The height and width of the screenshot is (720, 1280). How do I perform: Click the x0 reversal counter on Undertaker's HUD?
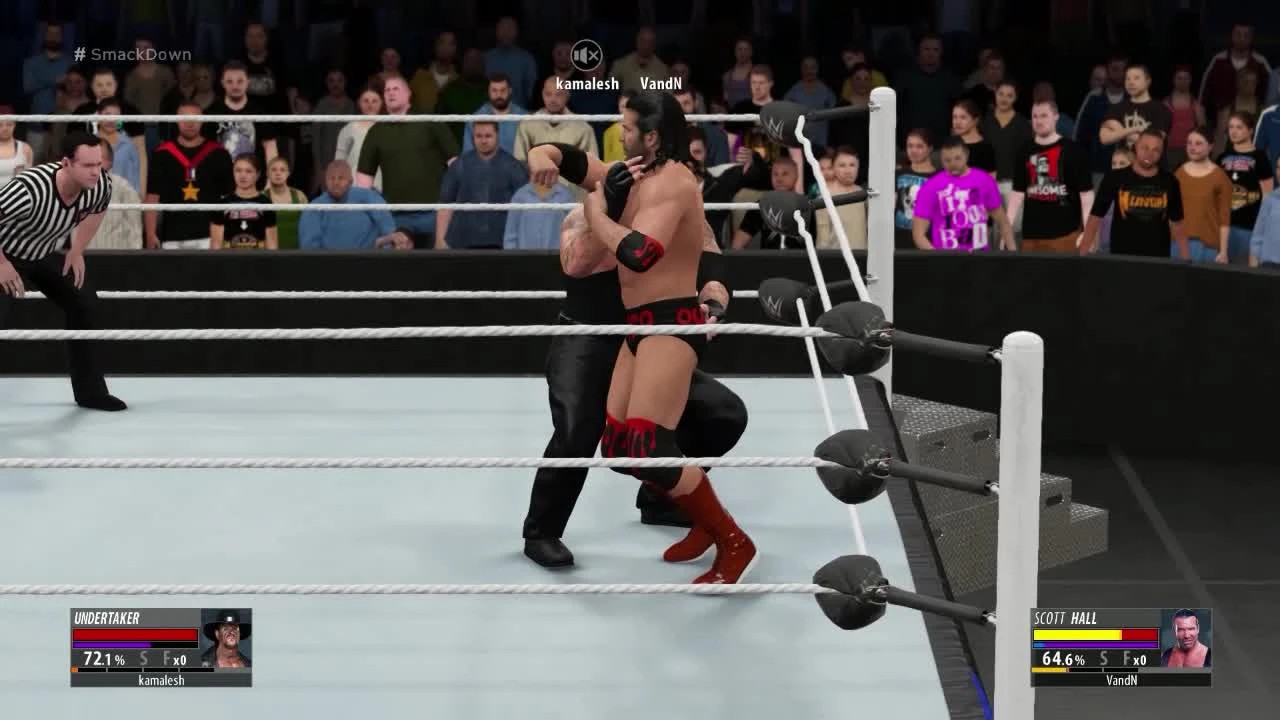(179, 659)
